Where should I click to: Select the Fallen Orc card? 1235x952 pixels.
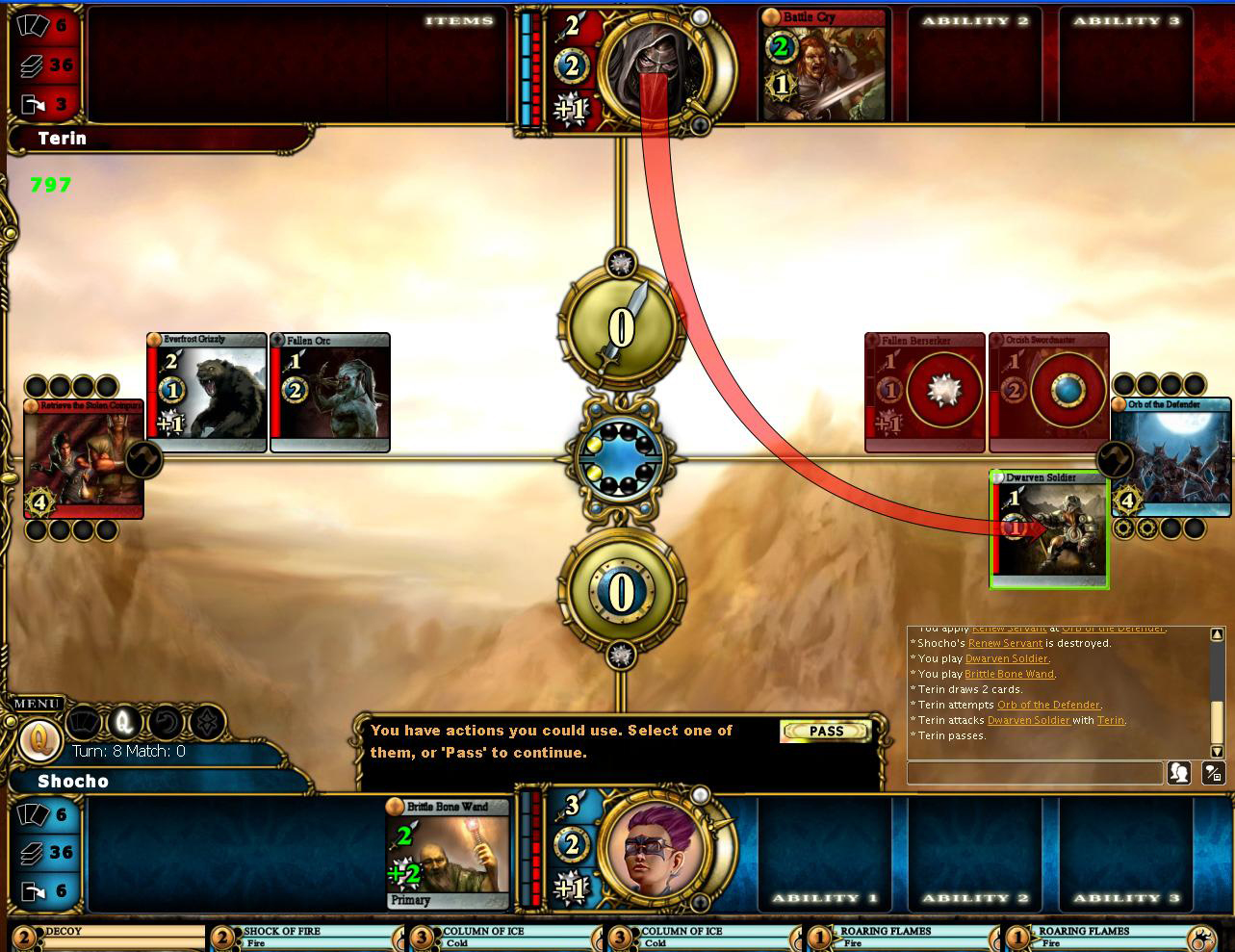[x=330, y=393]
